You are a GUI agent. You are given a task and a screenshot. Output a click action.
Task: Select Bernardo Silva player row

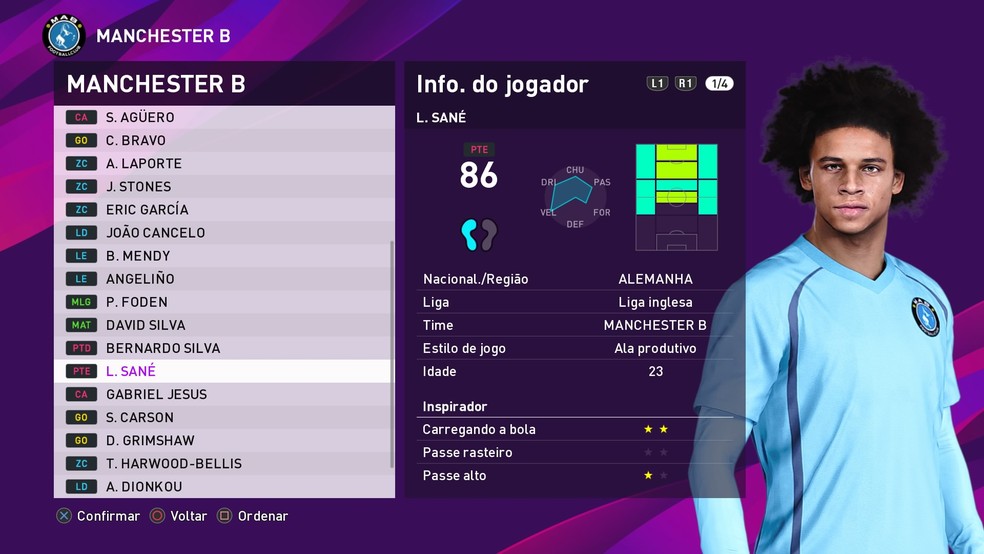224,347
